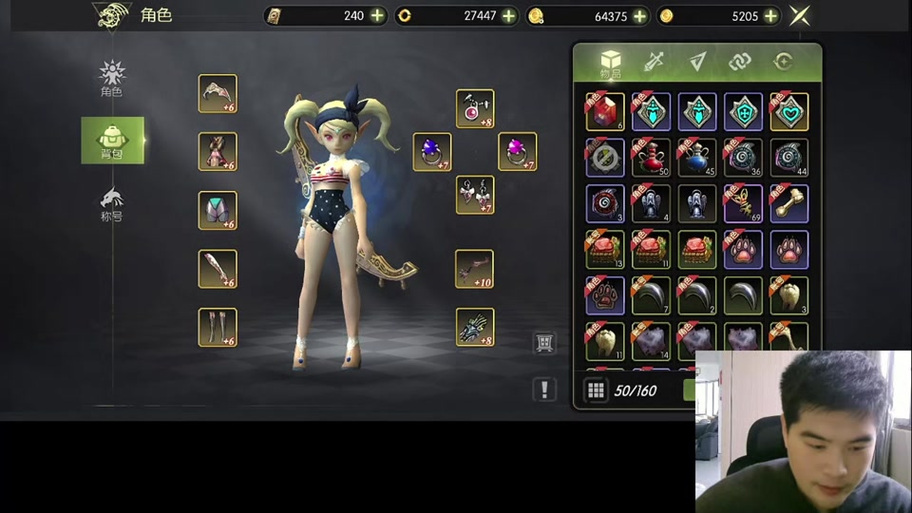The width and height of the screenshot is (912, 513).
Task: Inspect the equipped blue gem ring
Action: click(x=432, y=152)
